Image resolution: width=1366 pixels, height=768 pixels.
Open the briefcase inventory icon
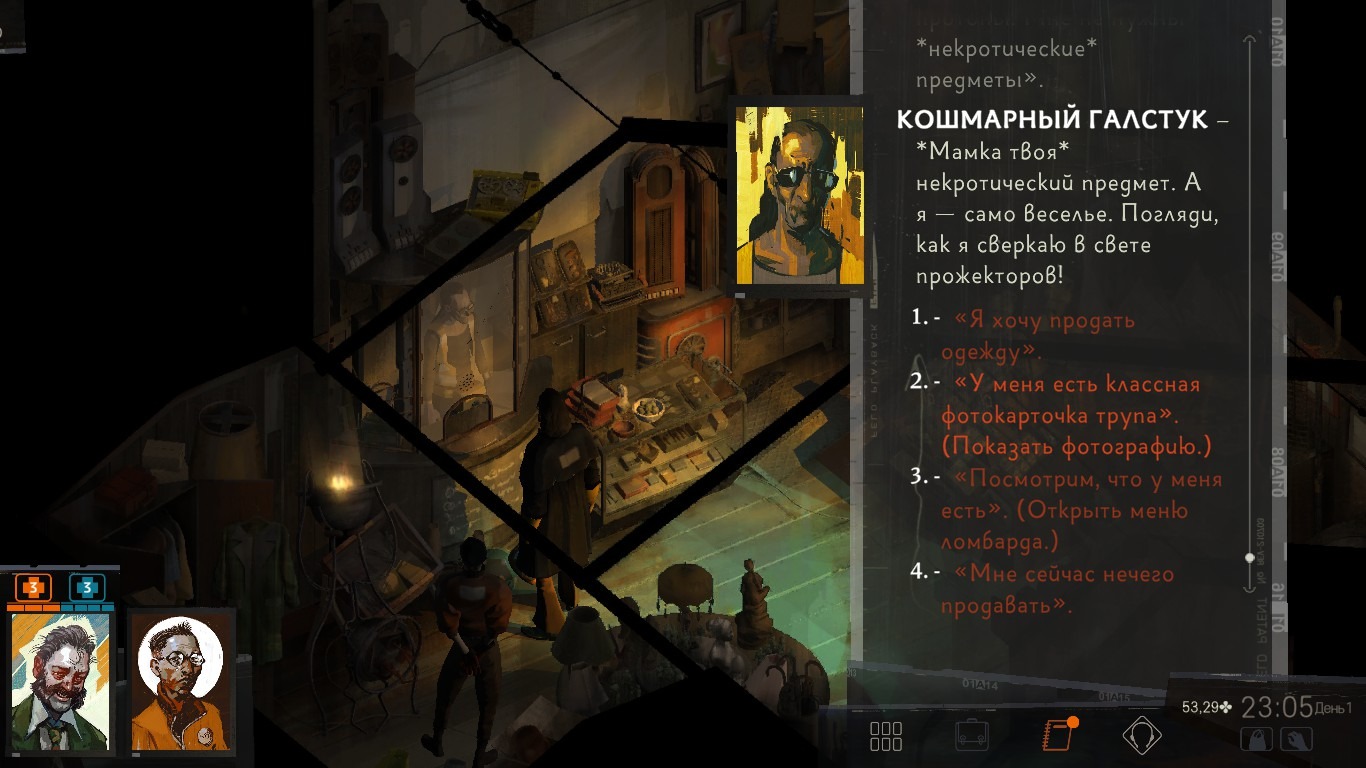972,736
